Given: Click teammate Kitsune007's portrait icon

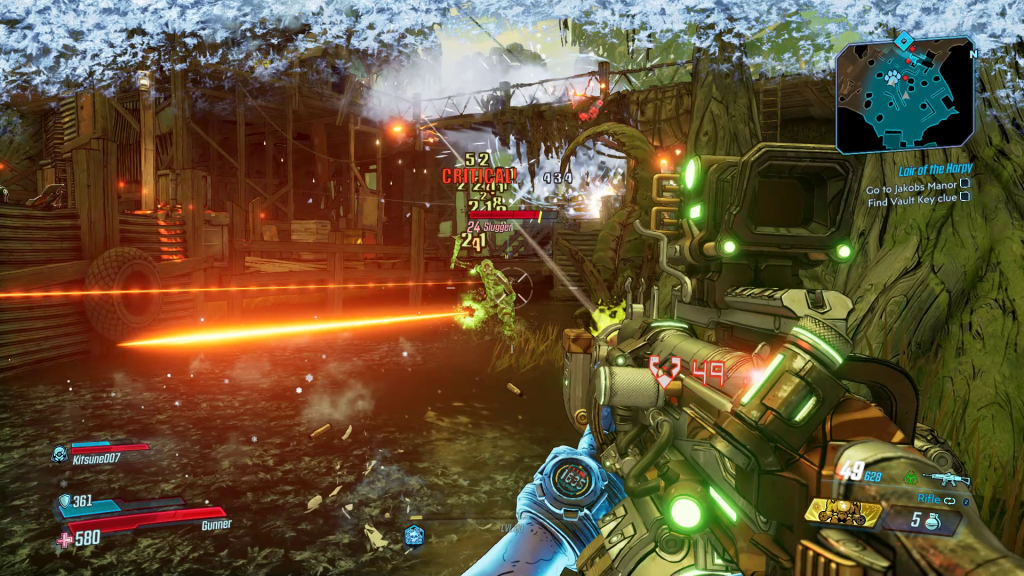Looking at the screenshot, I should (x=59, y=453).
